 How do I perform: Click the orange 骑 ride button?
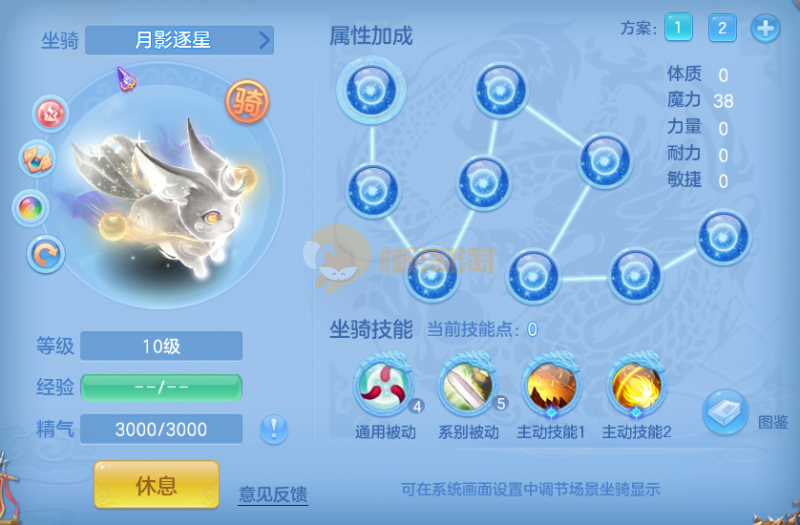point(244,100)
